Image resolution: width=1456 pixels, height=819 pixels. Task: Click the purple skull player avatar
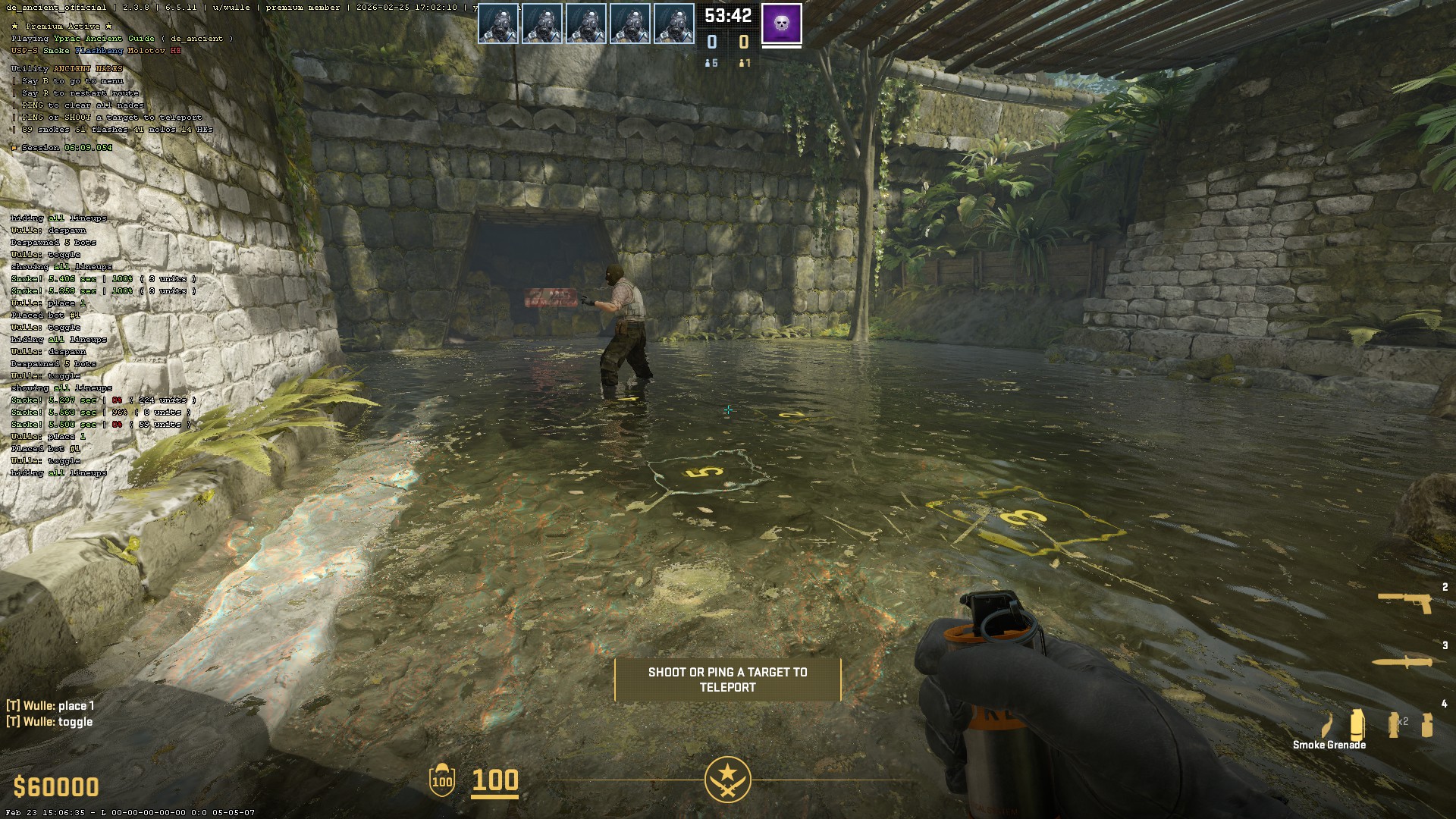[781, 24]
